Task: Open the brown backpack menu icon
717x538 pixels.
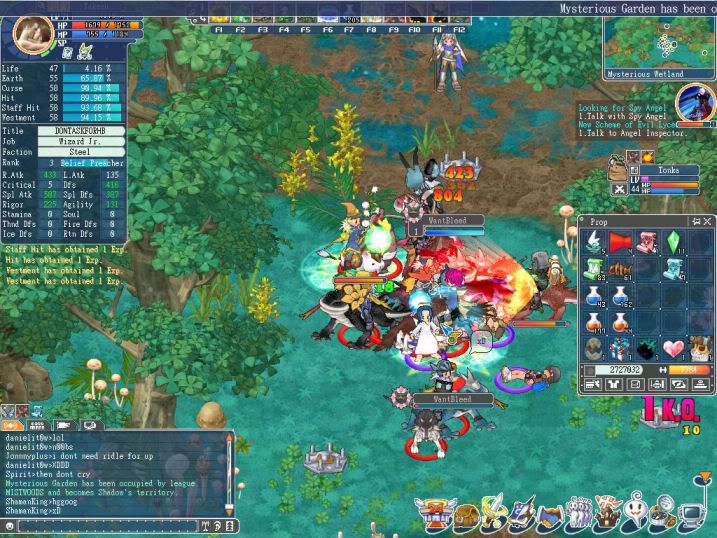Action: (x=467, y=517)
